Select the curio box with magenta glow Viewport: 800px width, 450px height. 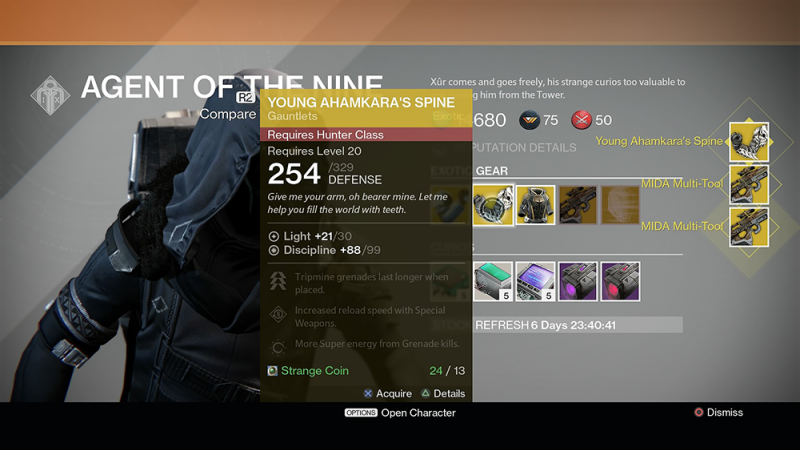tap(579, 281)
